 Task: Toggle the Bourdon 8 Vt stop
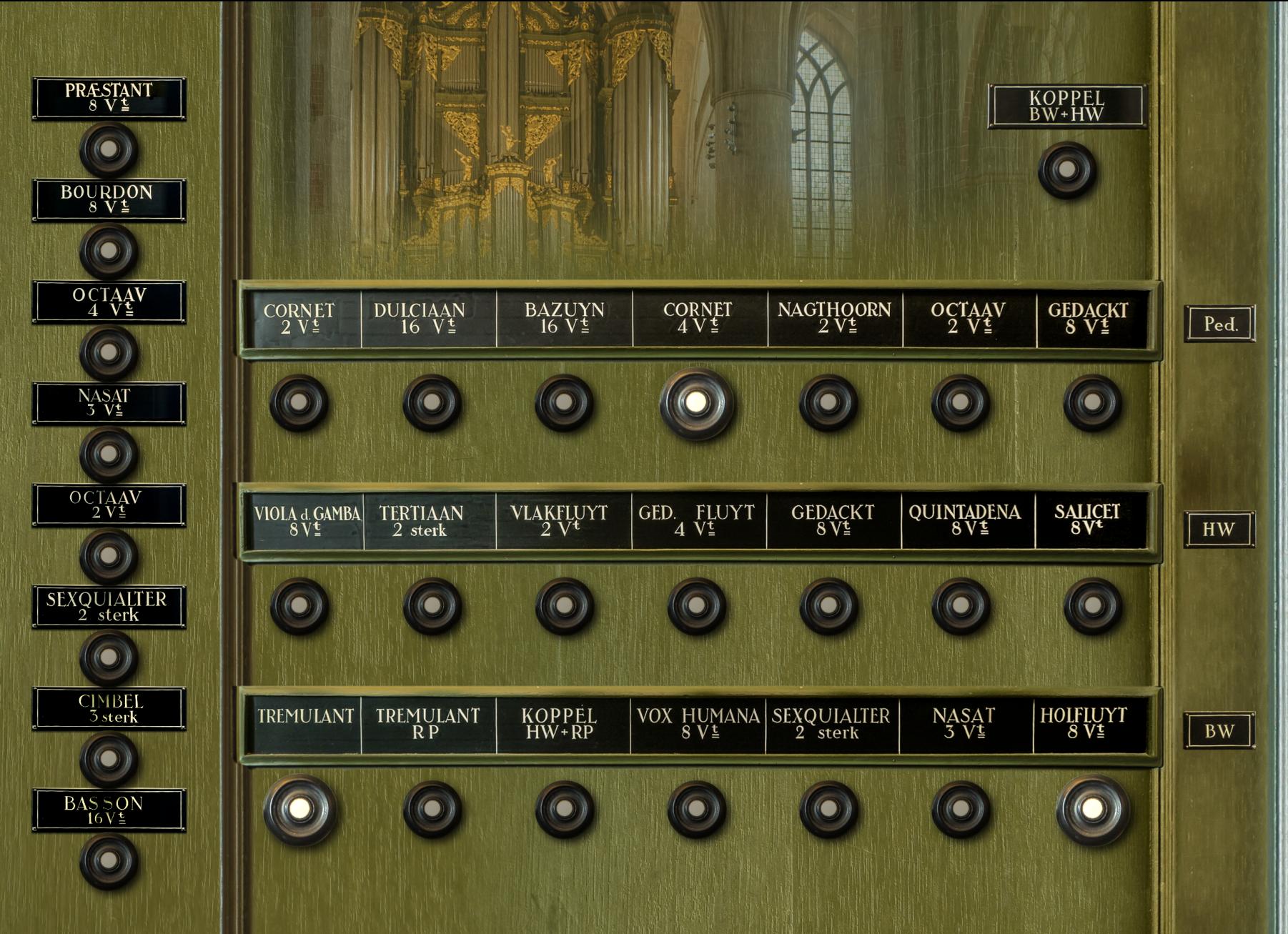[109, 251]
